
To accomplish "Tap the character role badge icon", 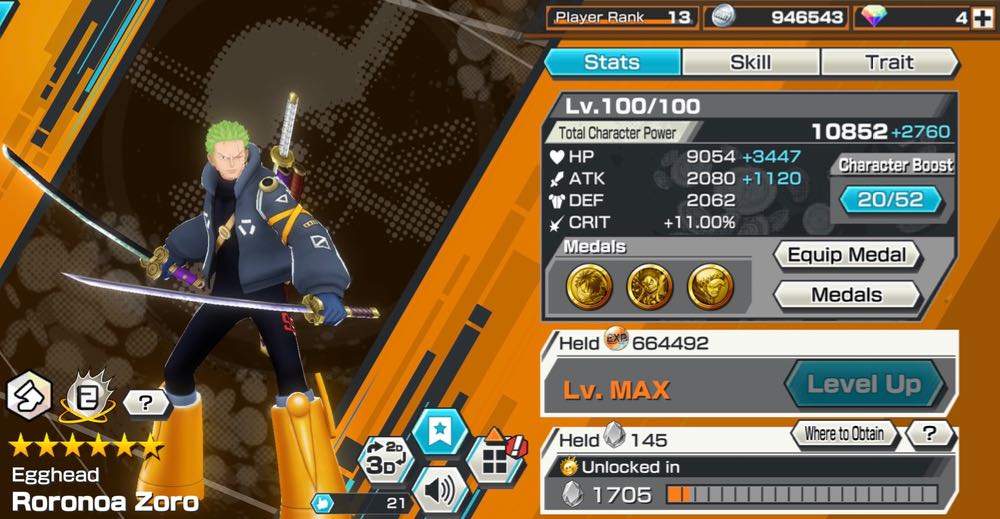I will [28, 397].
